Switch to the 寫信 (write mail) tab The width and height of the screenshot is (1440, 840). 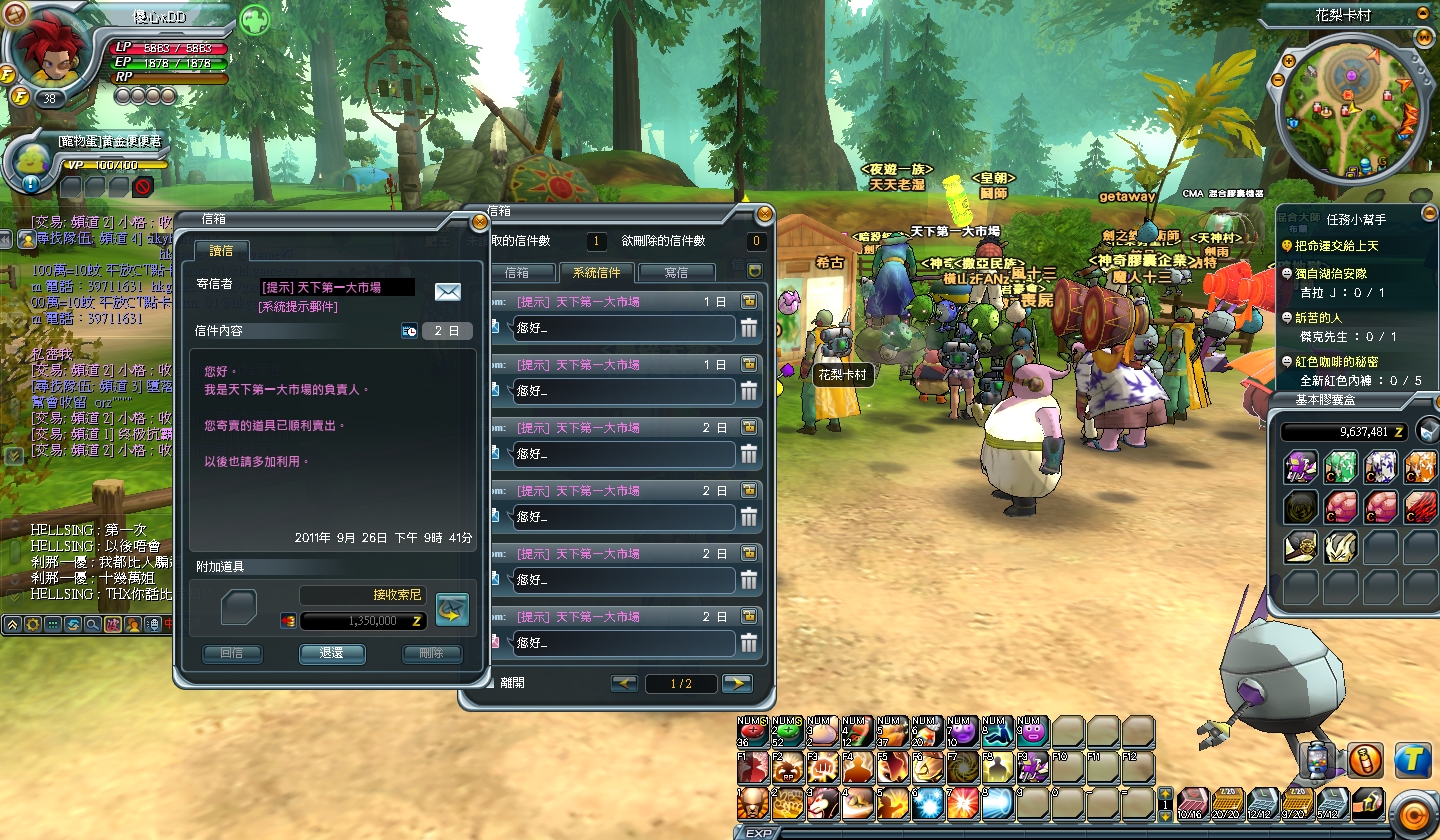click(x=676, y=272)
